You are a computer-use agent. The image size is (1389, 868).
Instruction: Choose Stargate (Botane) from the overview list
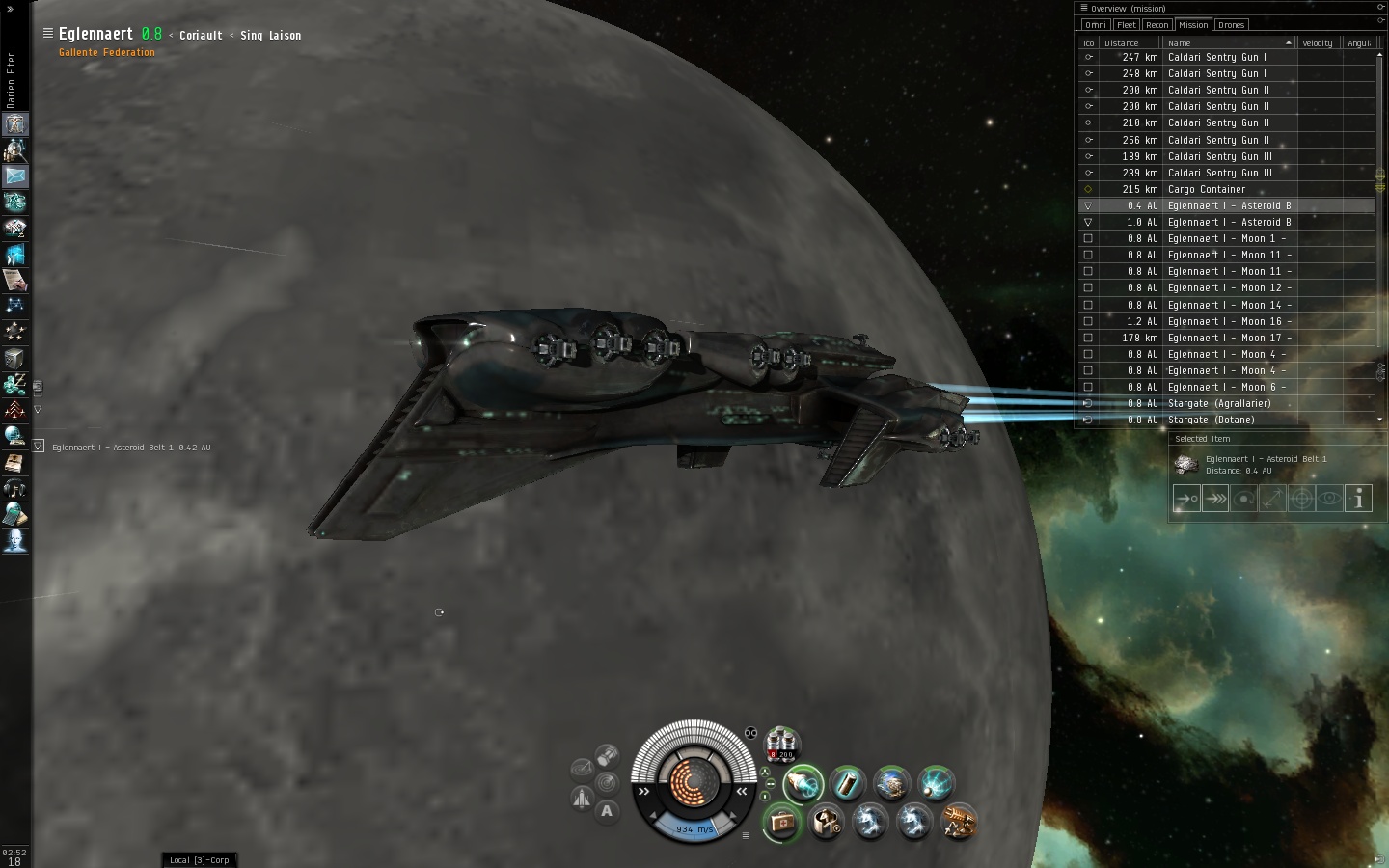1211,420
